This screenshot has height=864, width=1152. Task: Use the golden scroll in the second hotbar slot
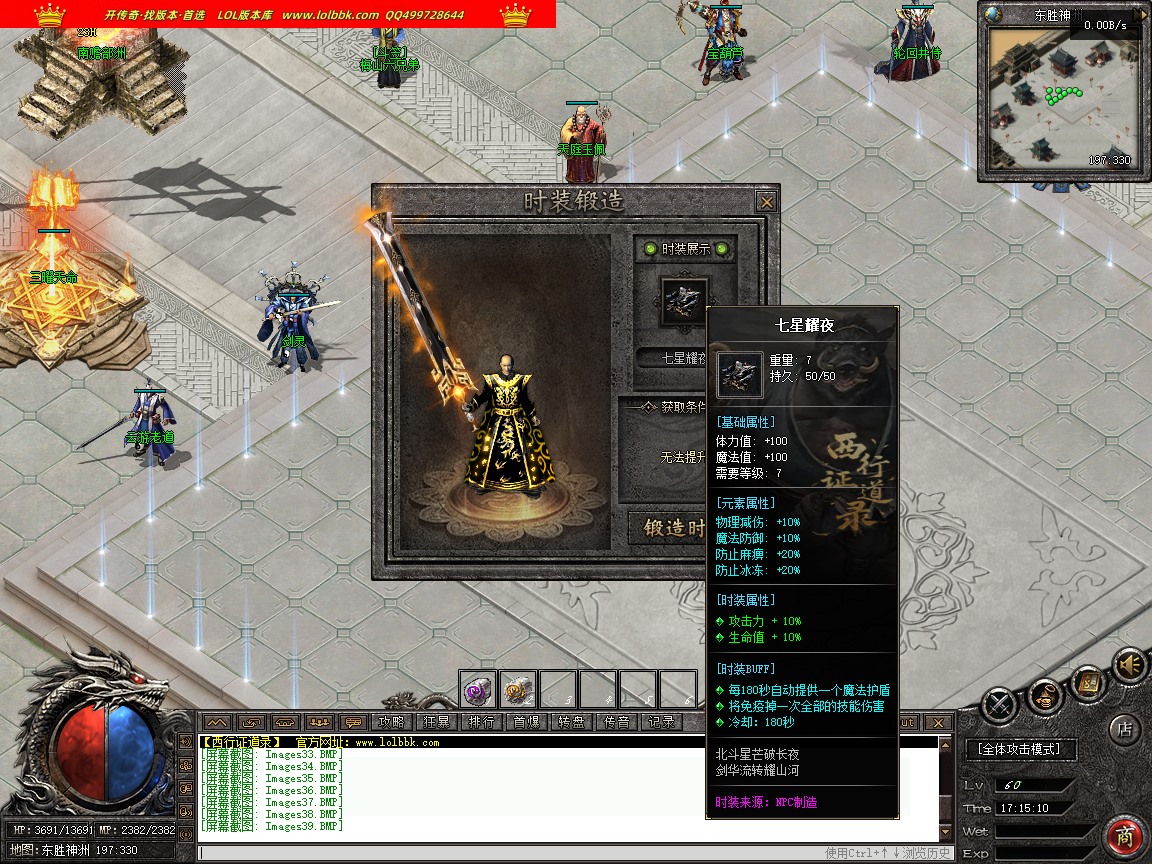(x=517, y=688)
